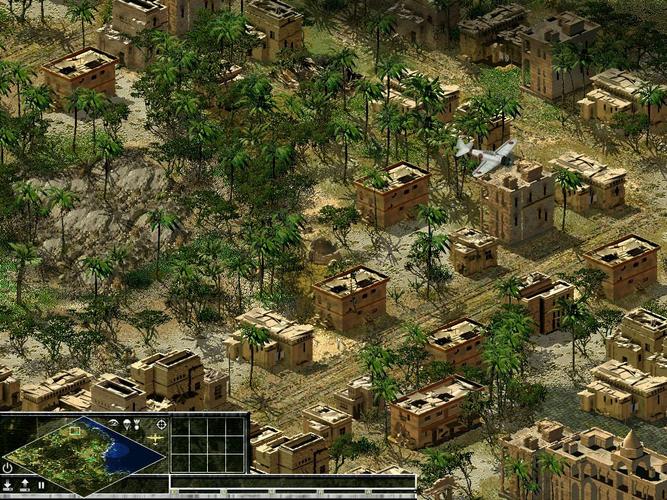Activate the crosshair target icon
This screenshot has width=667, height=500.
160,424
